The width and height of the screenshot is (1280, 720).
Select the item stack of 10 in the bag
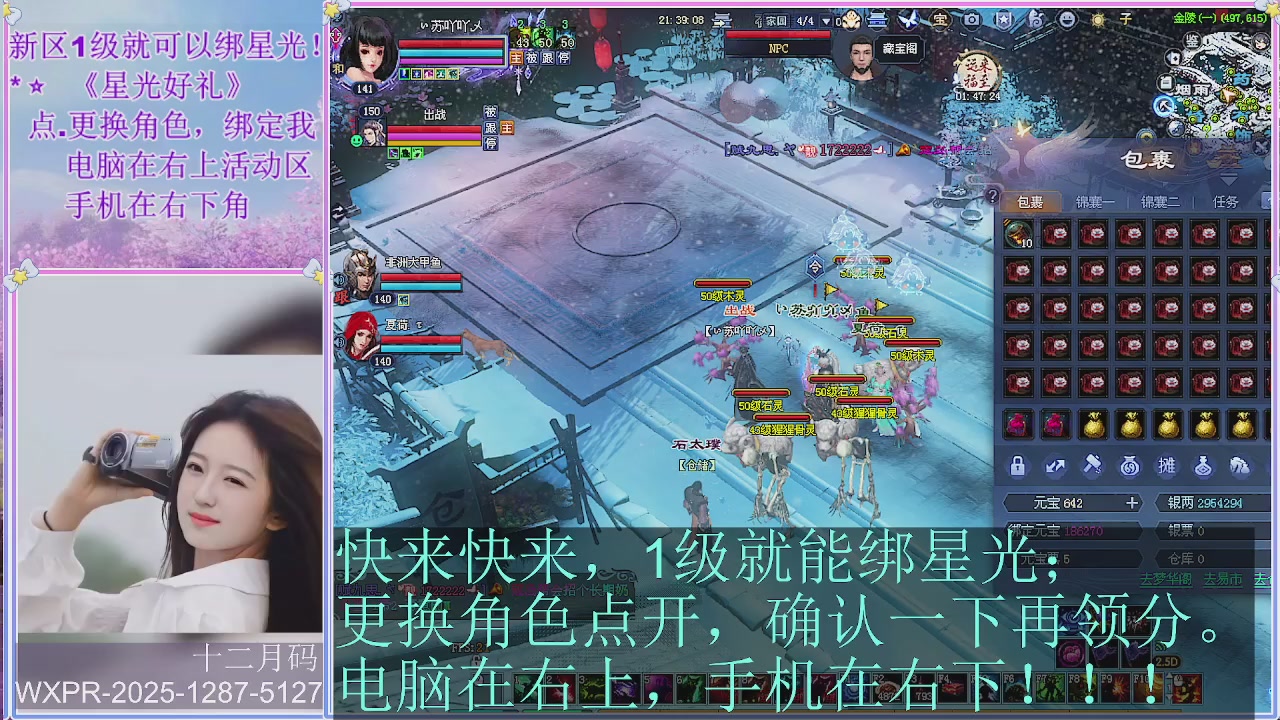click(1019, 233)
